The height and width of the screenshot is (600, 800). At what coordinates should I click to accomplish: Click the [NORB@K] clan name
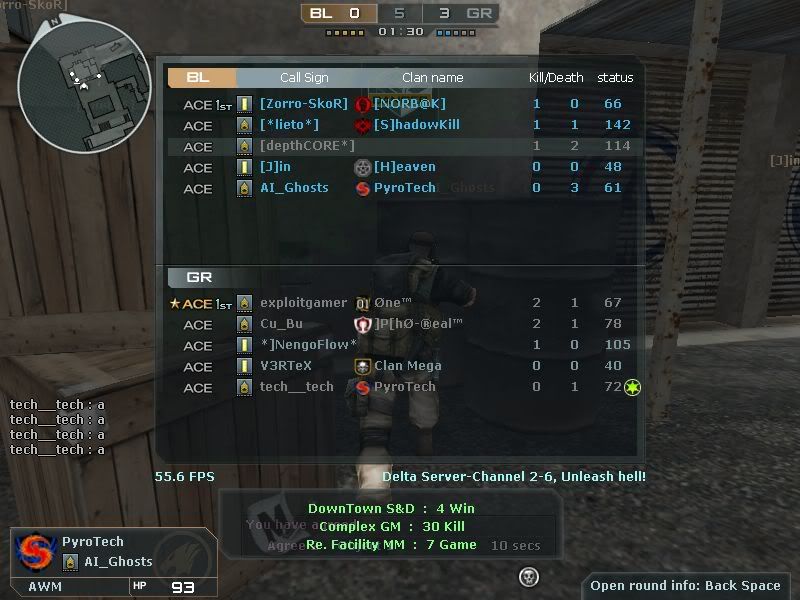coord(410,104)
